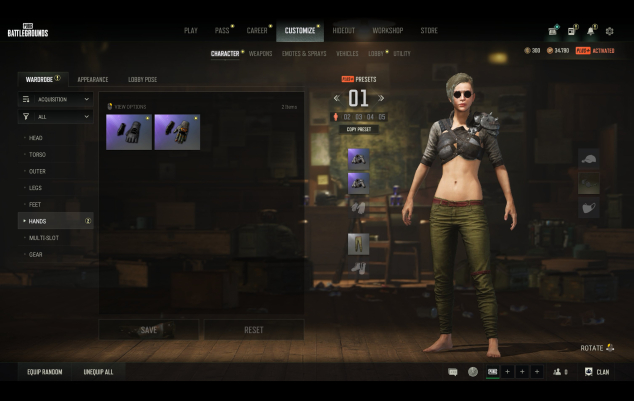
Task: Open the settings gear icon
Action: click(x=610, y=32)
